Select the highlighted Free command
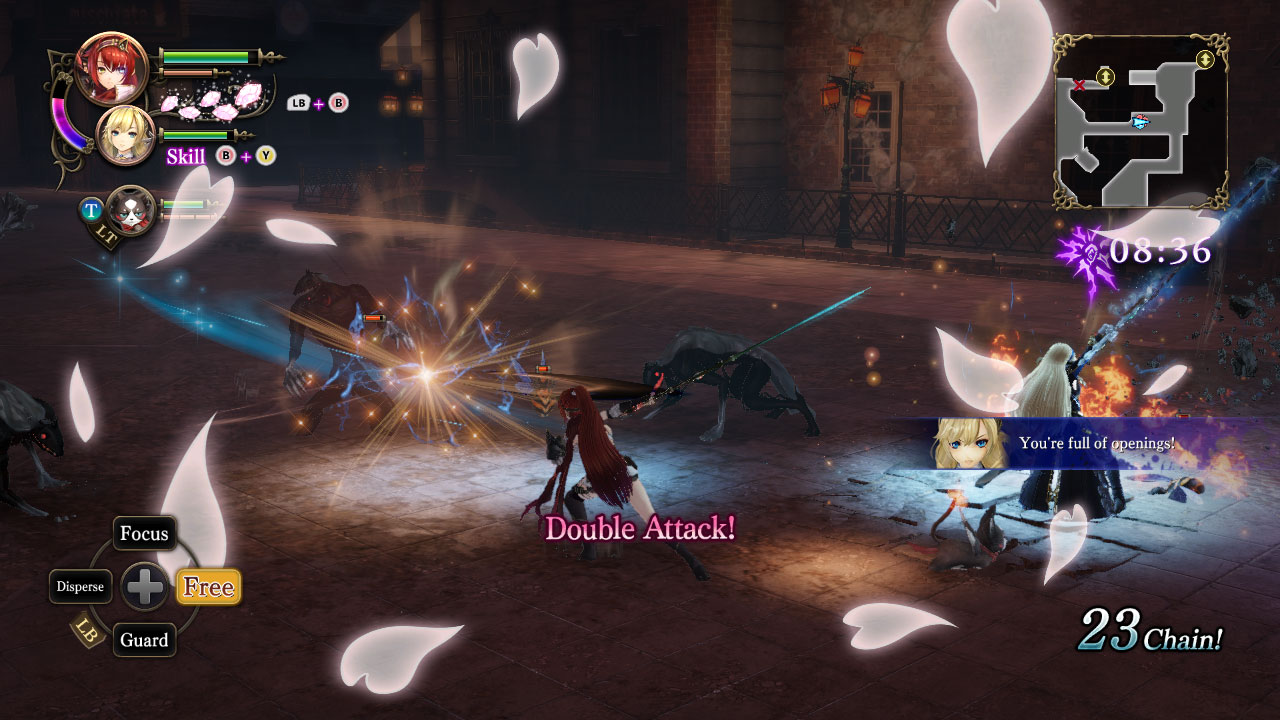This screenshot has width=1280, height=720. [207, 587]
